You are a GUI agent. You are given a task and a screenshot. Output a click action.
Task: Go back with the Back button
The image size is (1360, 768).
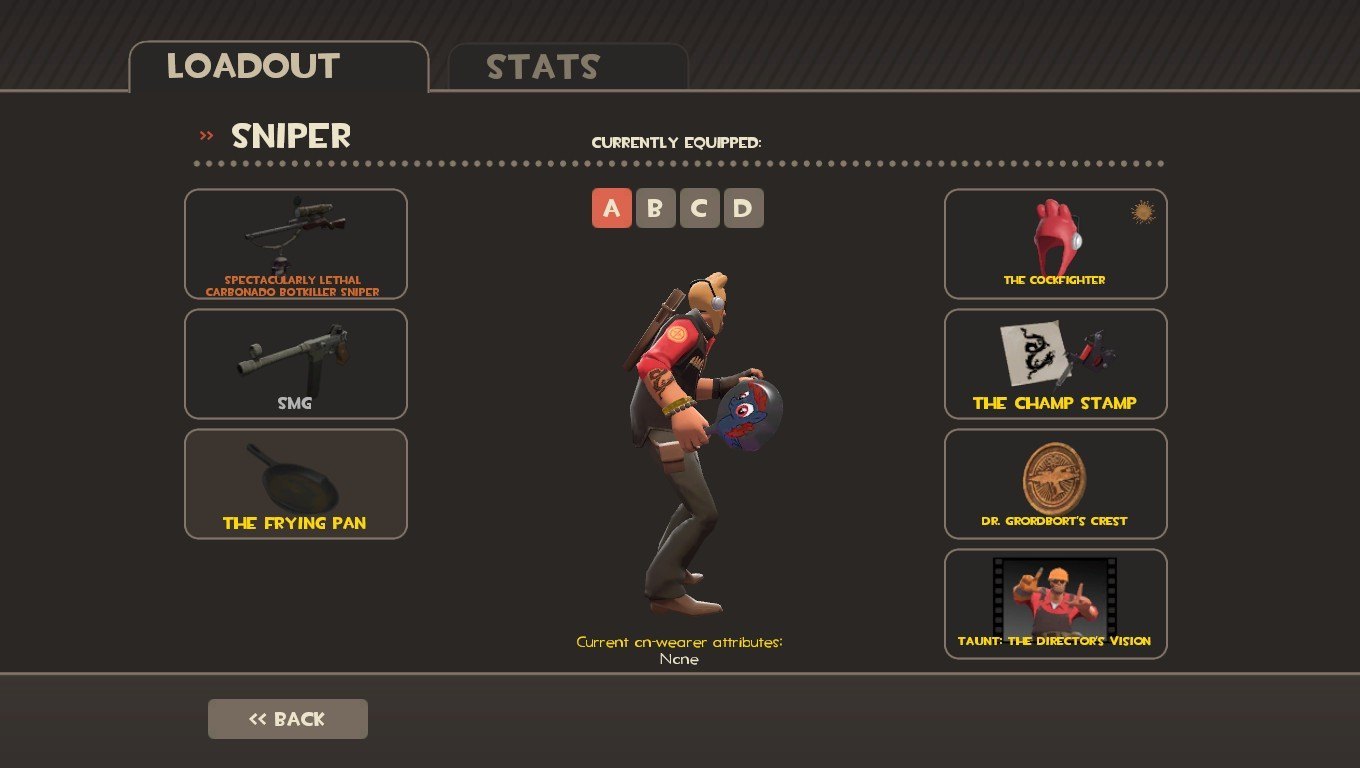[x=288, y=719]
